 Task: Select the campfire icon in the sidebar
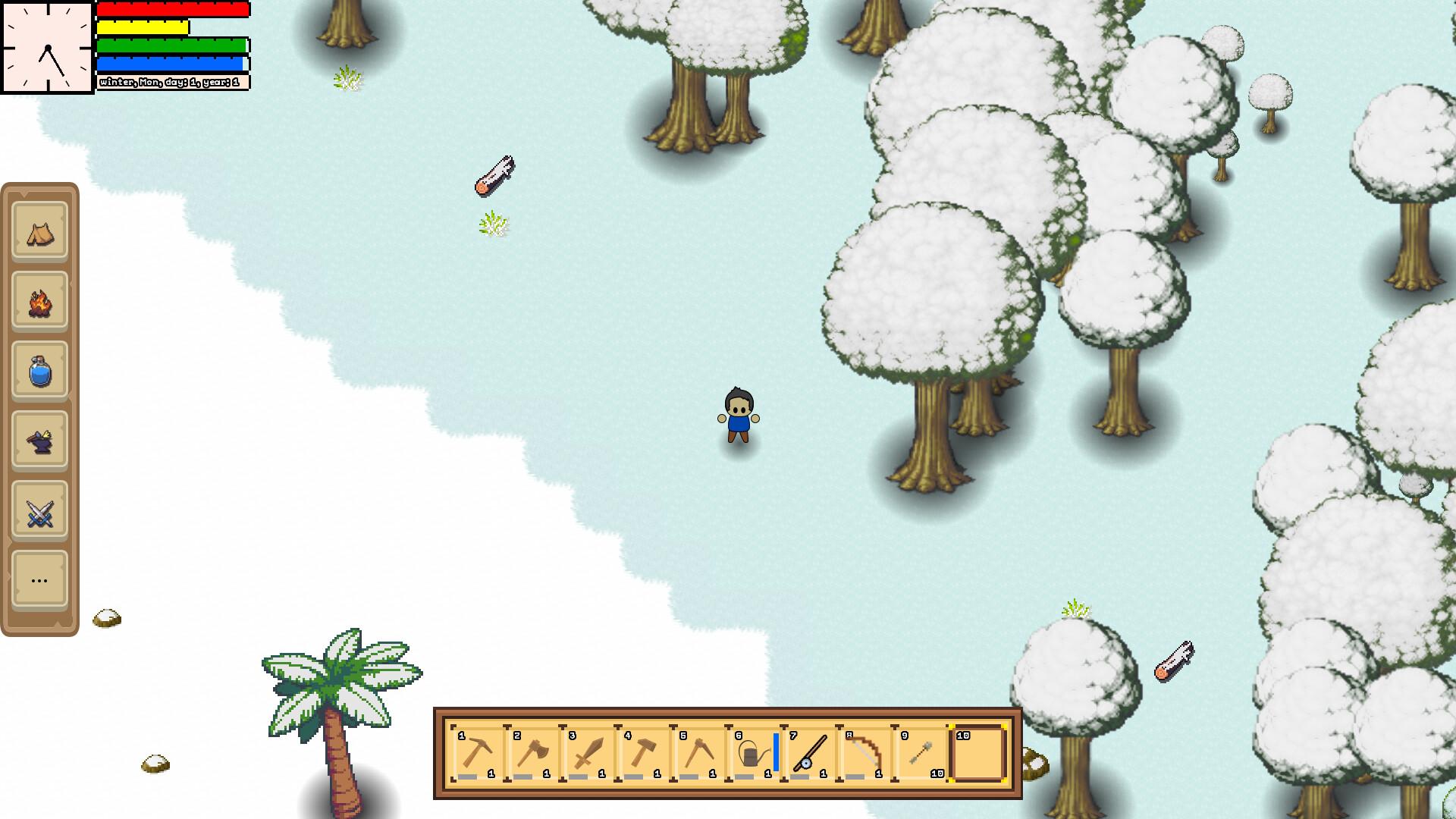click(39, 302)
